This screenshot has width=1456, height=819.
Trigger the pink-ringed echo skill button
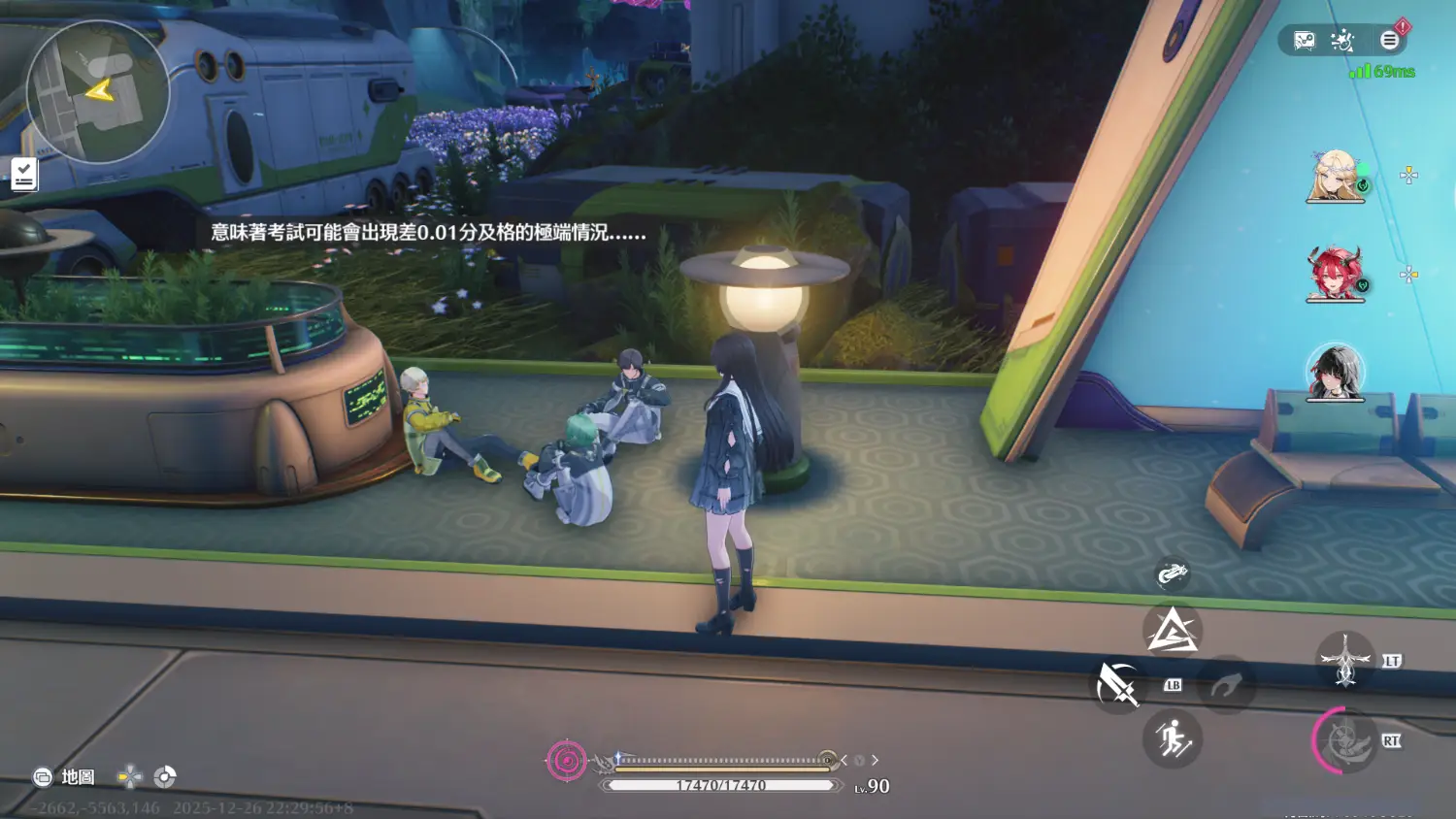click(x=1345, y=741)
